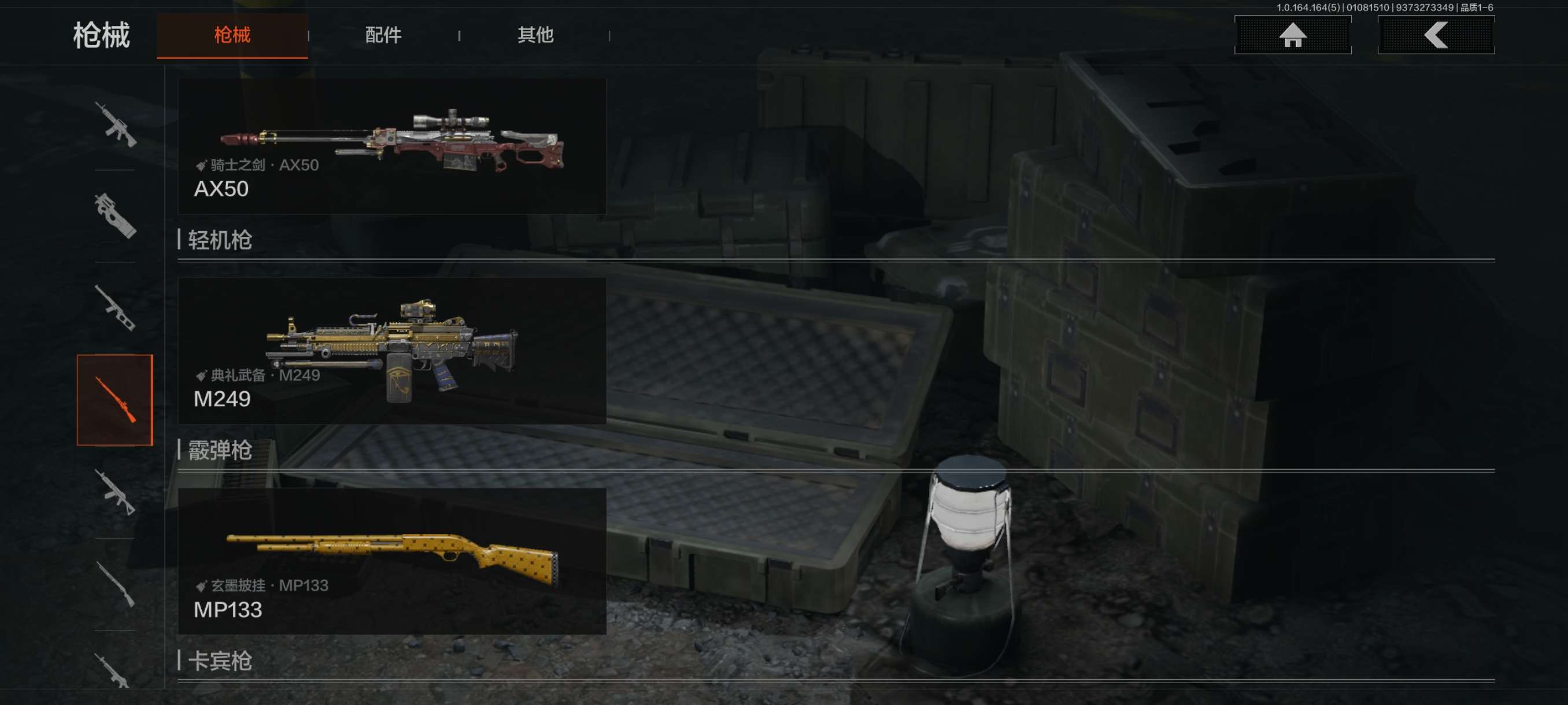Select the highlighted red sniper rifle category
This screenshot has height=705, width=1568.
pos(115,400)
